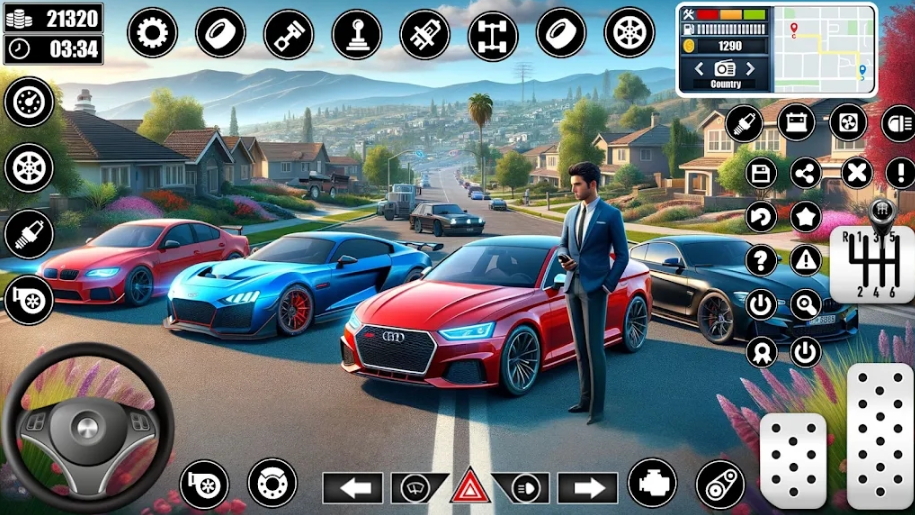
Task: Switch to the next radio station
Action: click(x=751, y=68)
